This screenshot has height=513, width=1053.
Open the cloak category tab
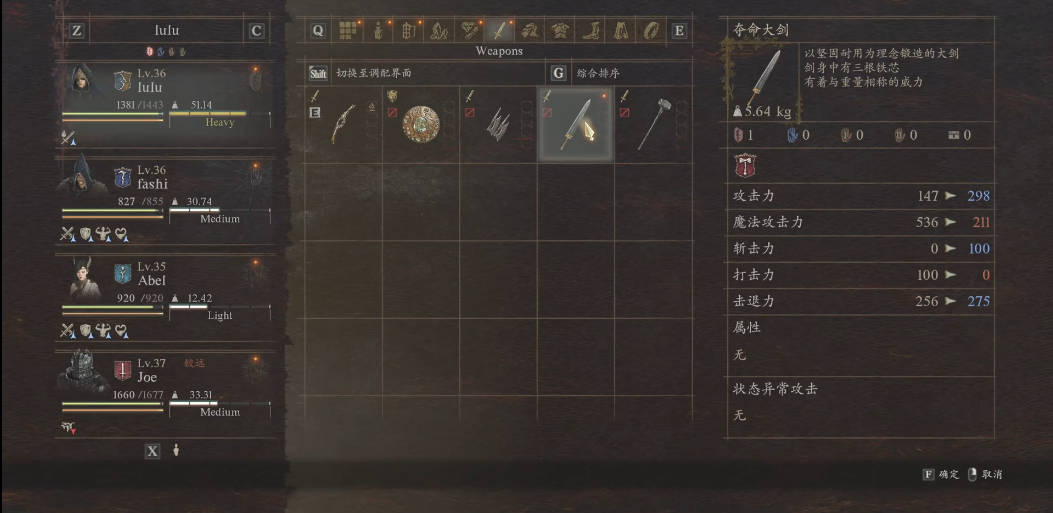[622, 30]
